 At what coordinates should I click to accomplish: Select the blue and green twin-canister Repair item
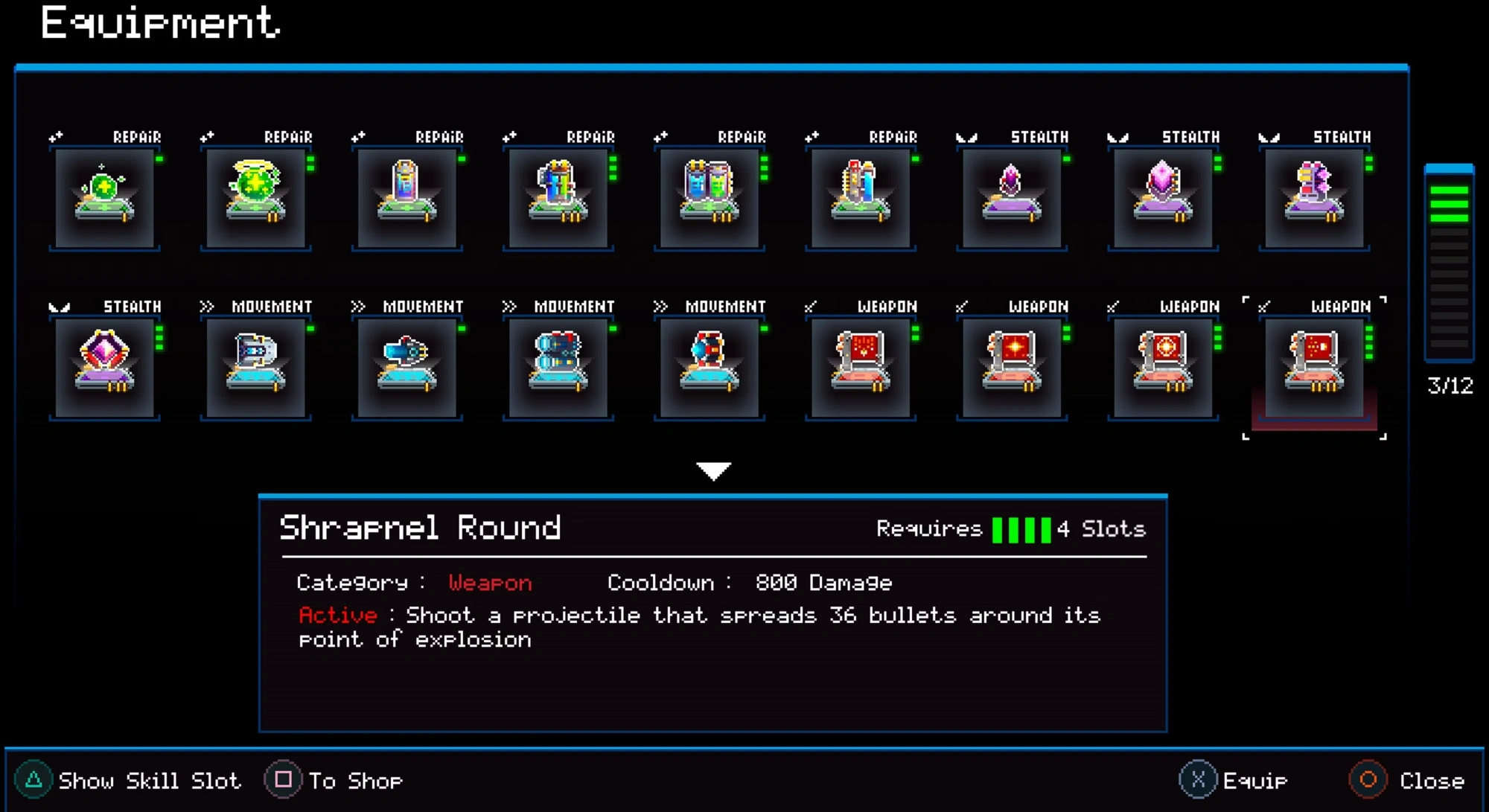pyautogui.click(x=709, y=198)
